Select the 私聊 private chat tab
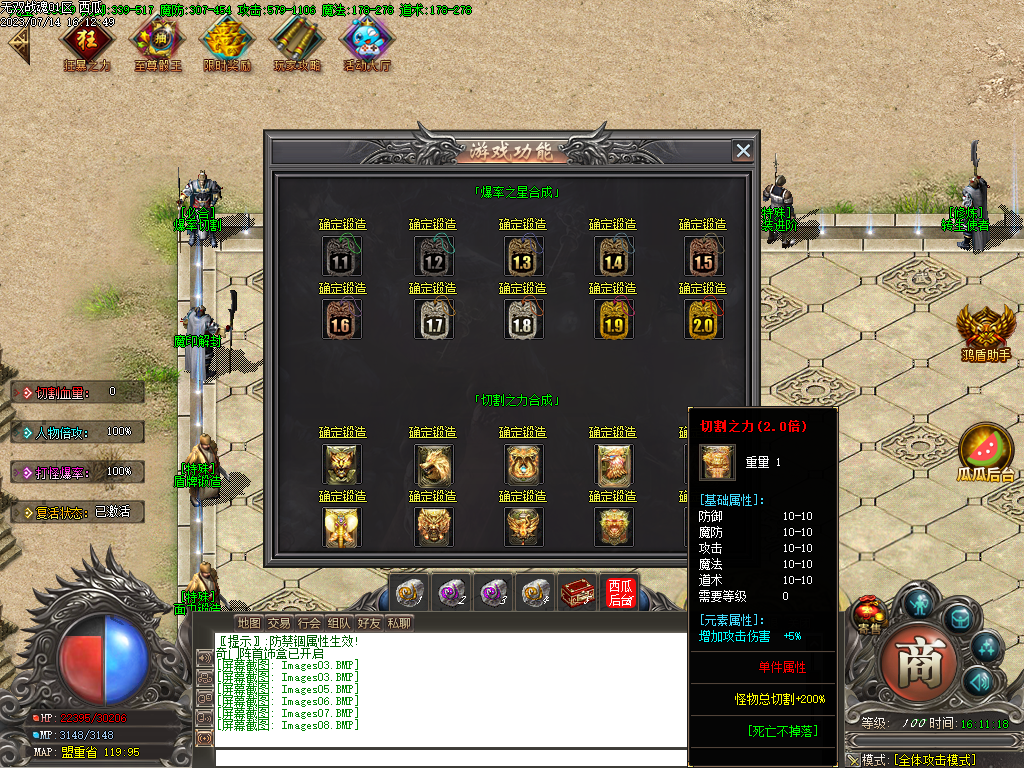This screenshot has height=768, width=1024. coord(399,623)
